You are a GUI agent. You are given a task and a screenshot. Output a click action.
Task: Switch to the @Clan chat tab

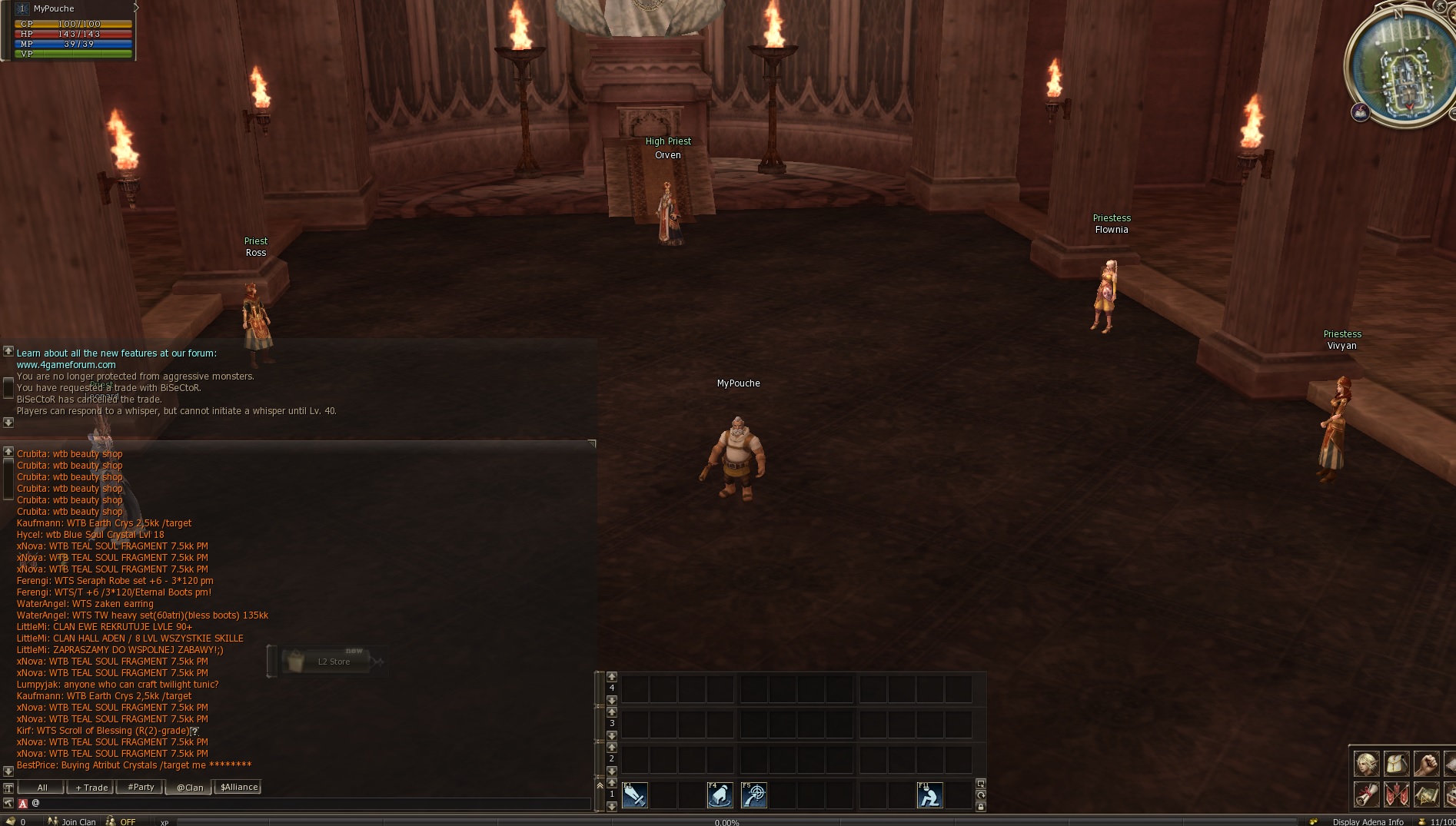188,787
